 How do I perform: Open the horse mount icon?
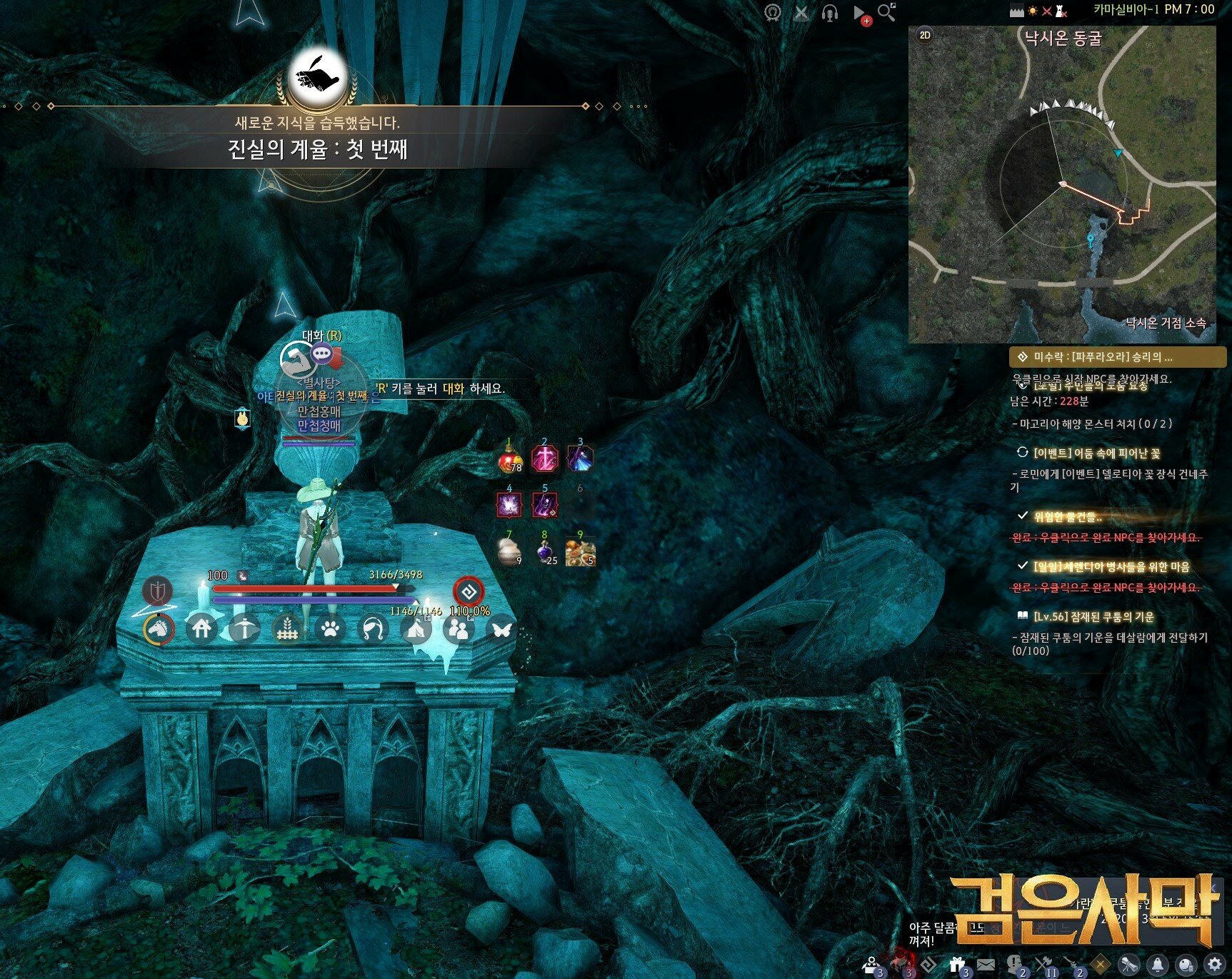coord(159,628)
